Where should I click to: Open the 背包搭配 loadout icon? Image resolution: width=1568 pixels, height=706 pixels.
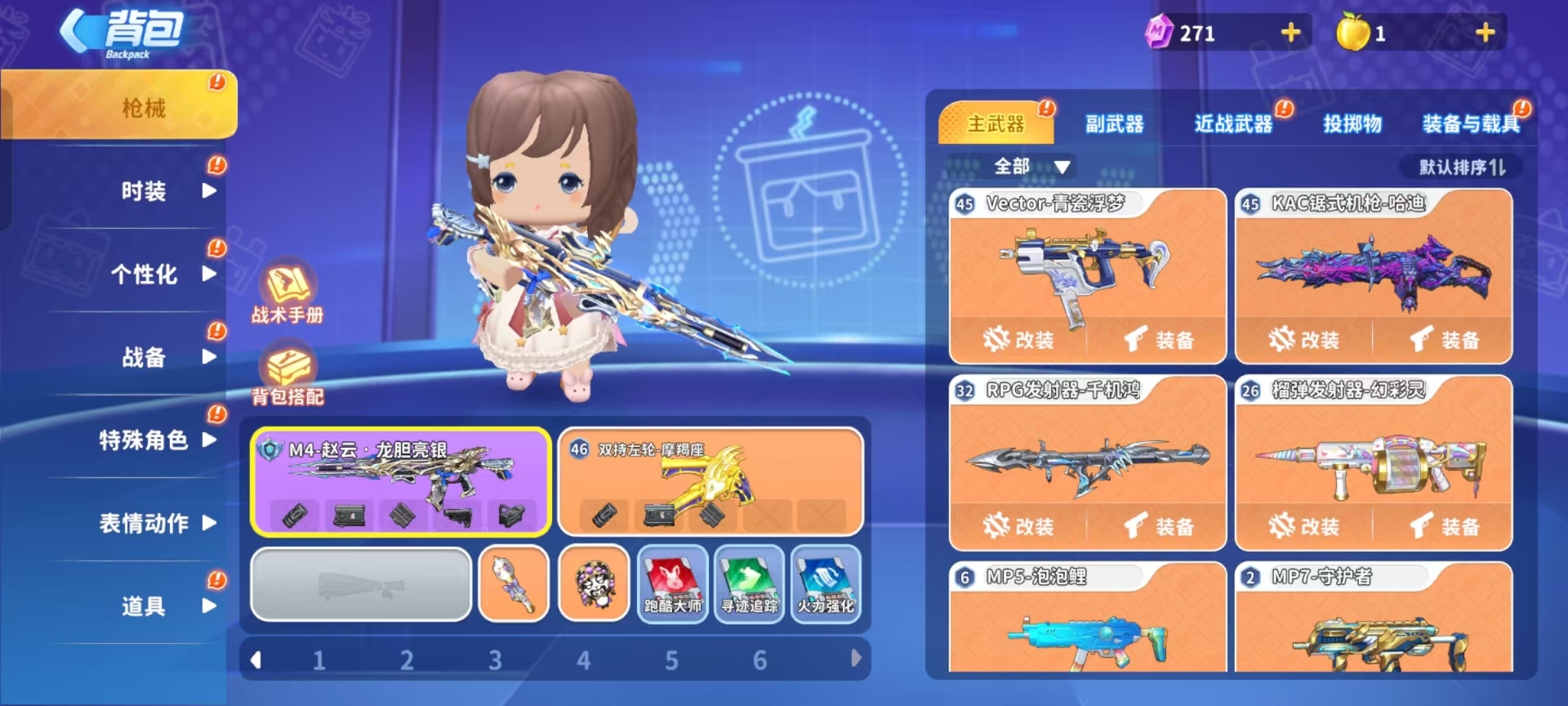[x=287, y=374]
